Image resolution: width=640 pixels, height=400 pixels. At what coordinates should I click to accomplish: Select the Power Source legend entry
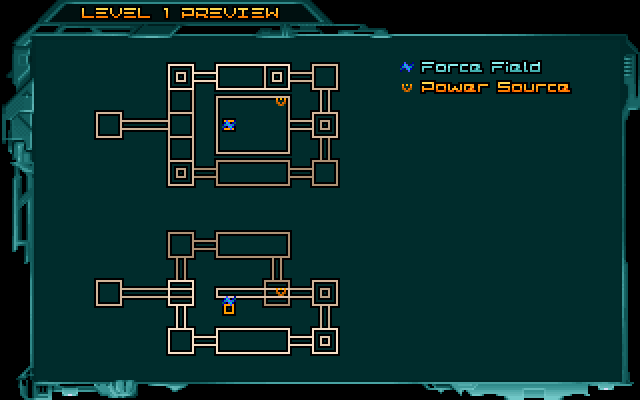[x=484, y=87]
